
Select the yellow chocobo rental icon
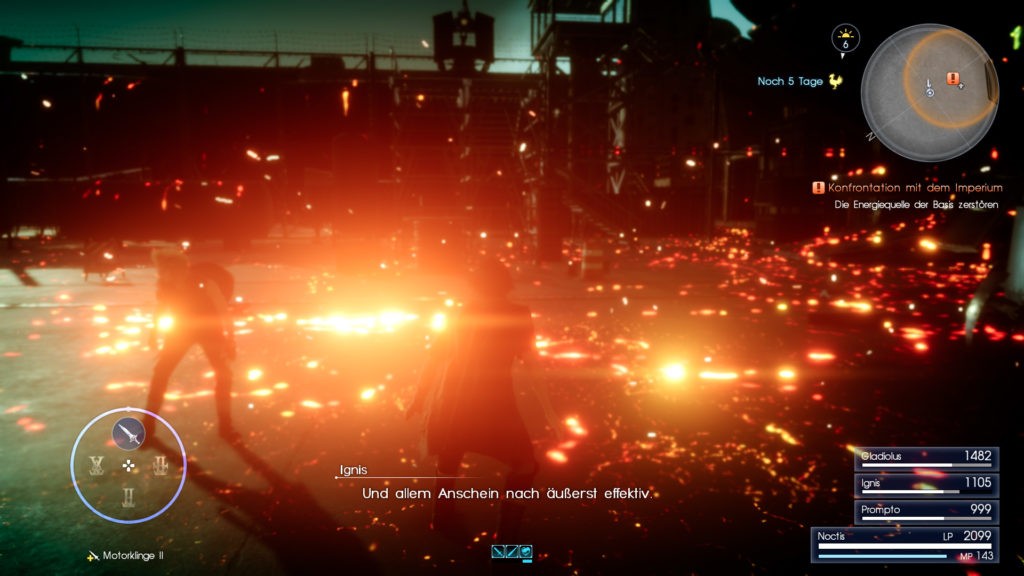click(x=835, y=81)
